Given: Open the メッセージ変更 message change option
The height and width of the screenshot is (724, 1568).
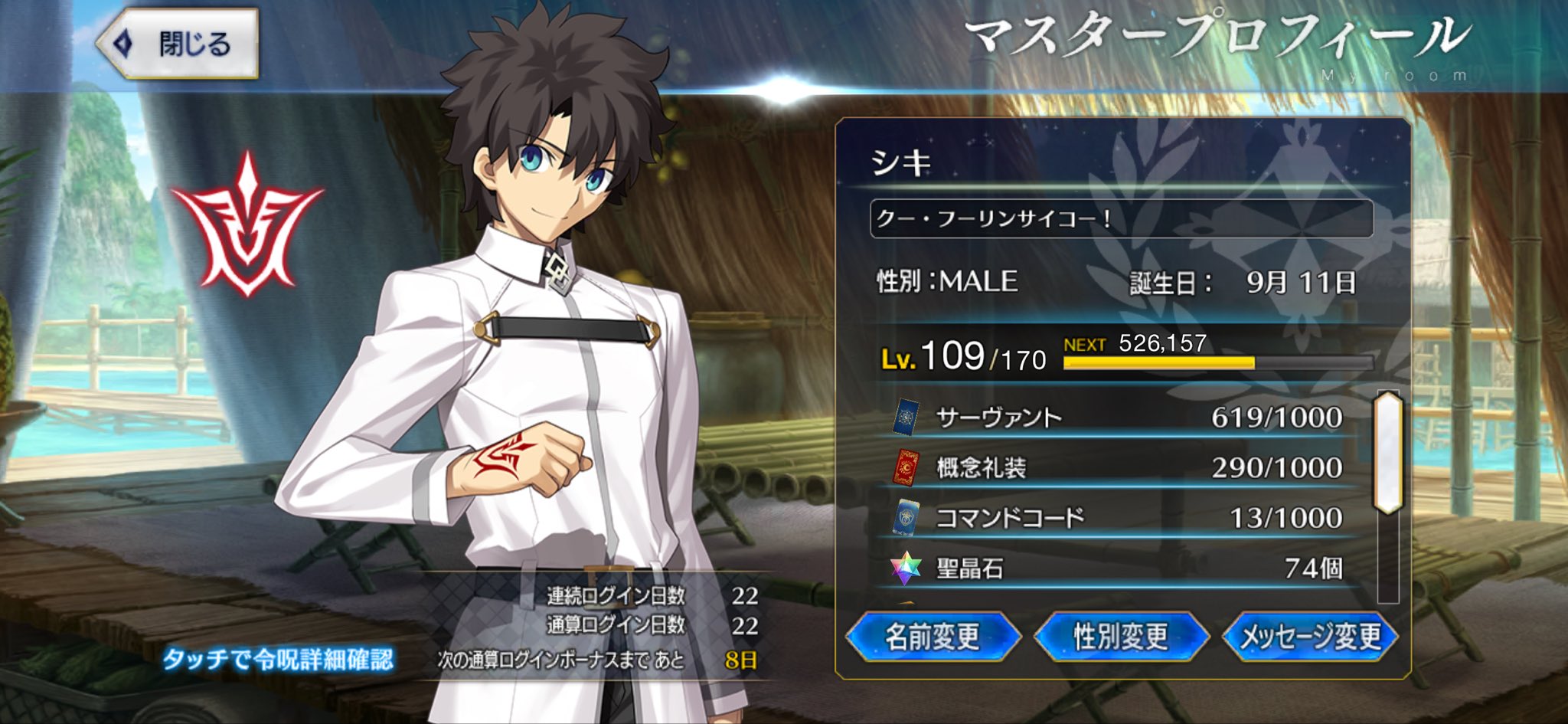Looking at the screenshot, I should click(x=1310, y=637).
